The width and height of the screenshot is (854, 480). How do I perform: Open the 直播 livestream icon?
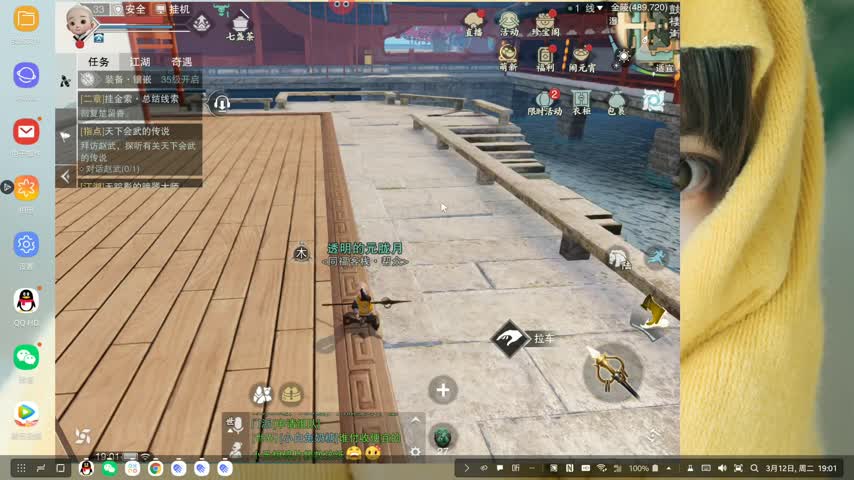coord(474,23)
